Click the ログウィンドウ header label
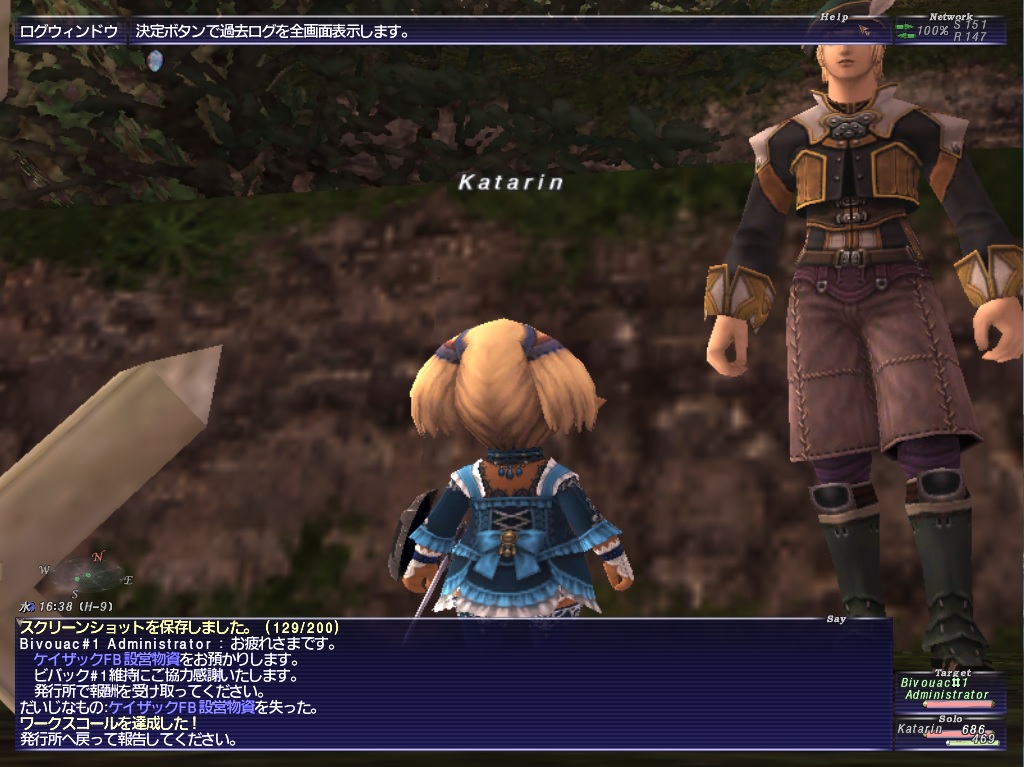1024x767 pixels. (69, 31)
